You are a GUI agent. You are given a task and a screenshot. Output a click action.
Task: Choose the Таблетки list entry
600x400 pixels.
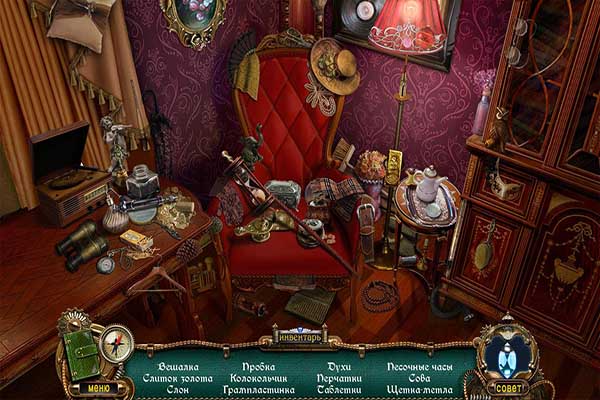pyautogui.click(x=340, y=391)
